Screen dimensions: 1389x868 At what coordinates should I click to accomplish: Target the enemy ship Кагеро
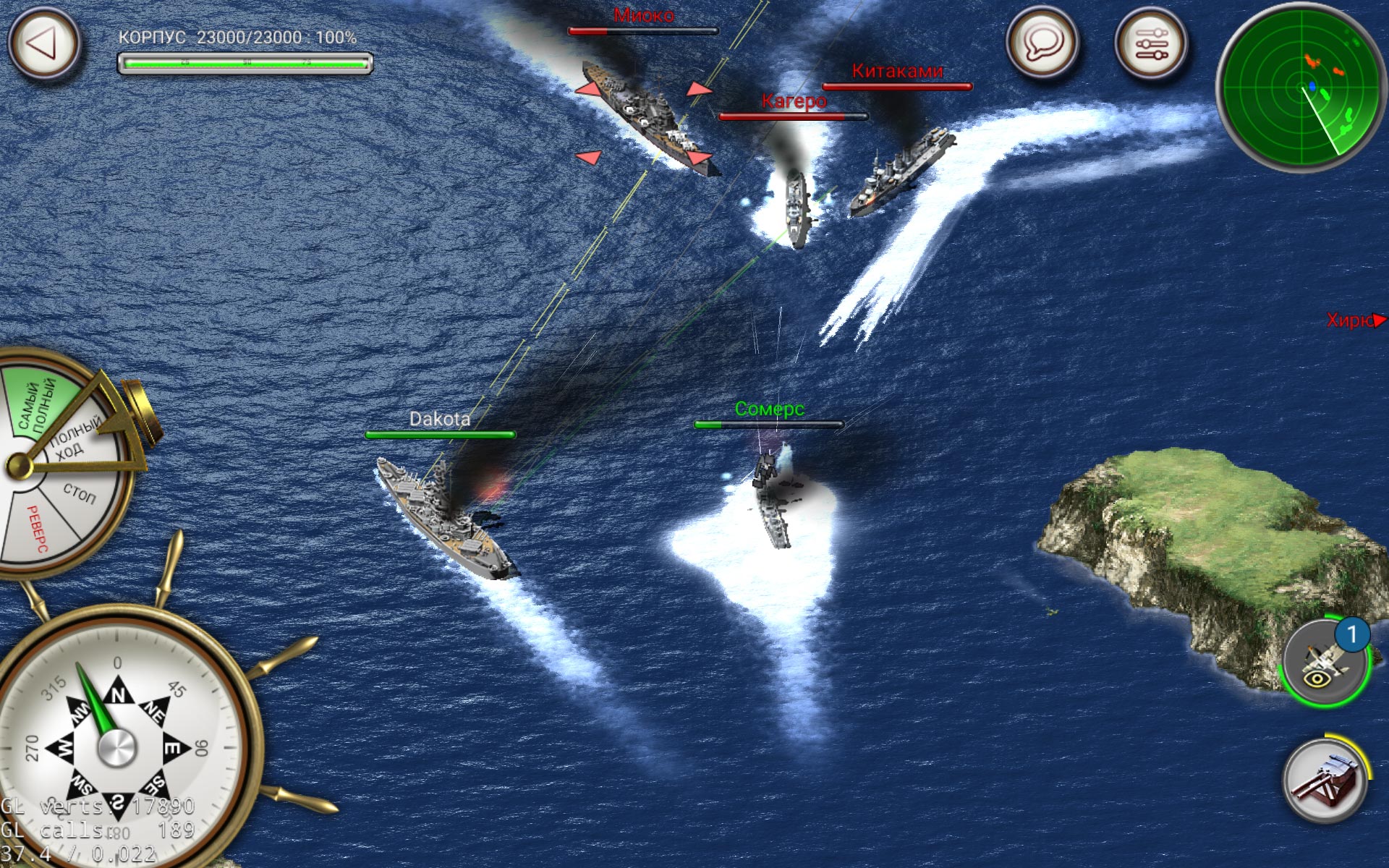click(794, 101)
